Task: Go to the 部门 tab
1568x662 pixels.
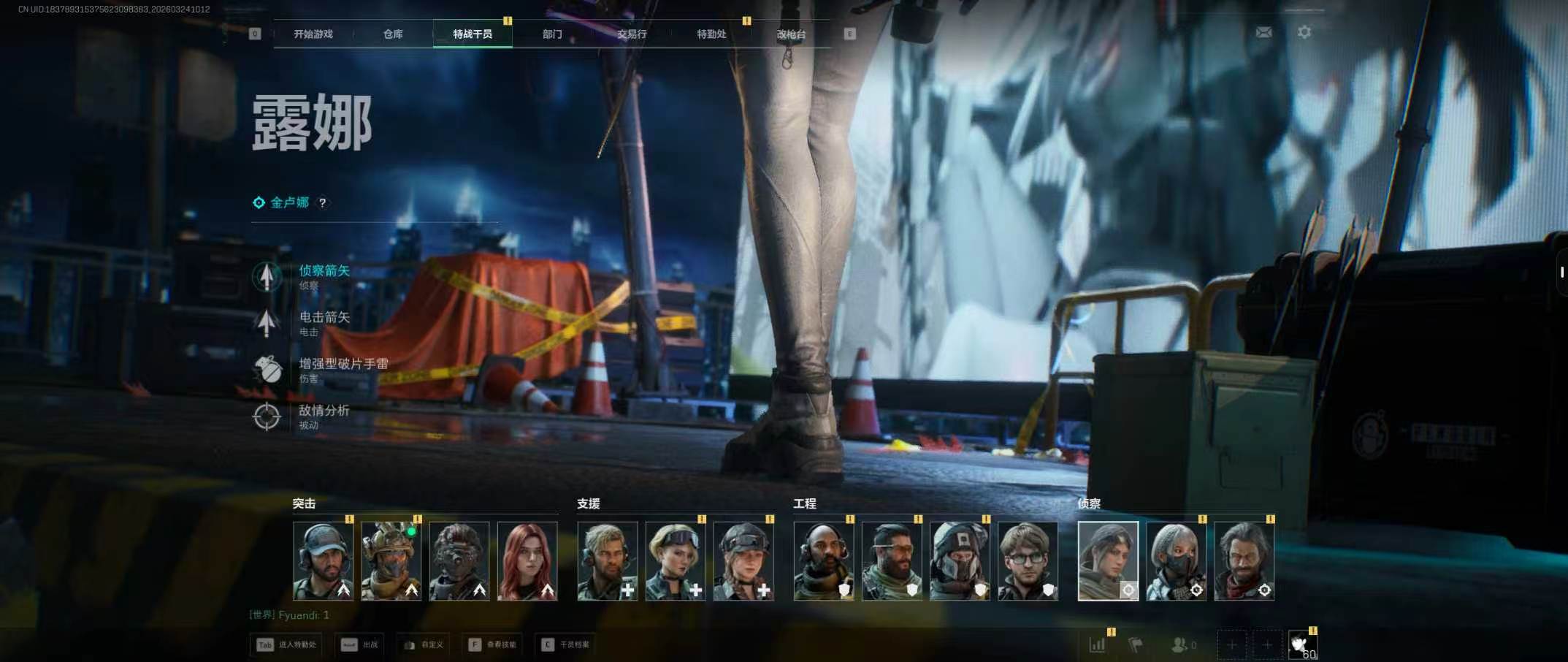Action: point(552,34)
